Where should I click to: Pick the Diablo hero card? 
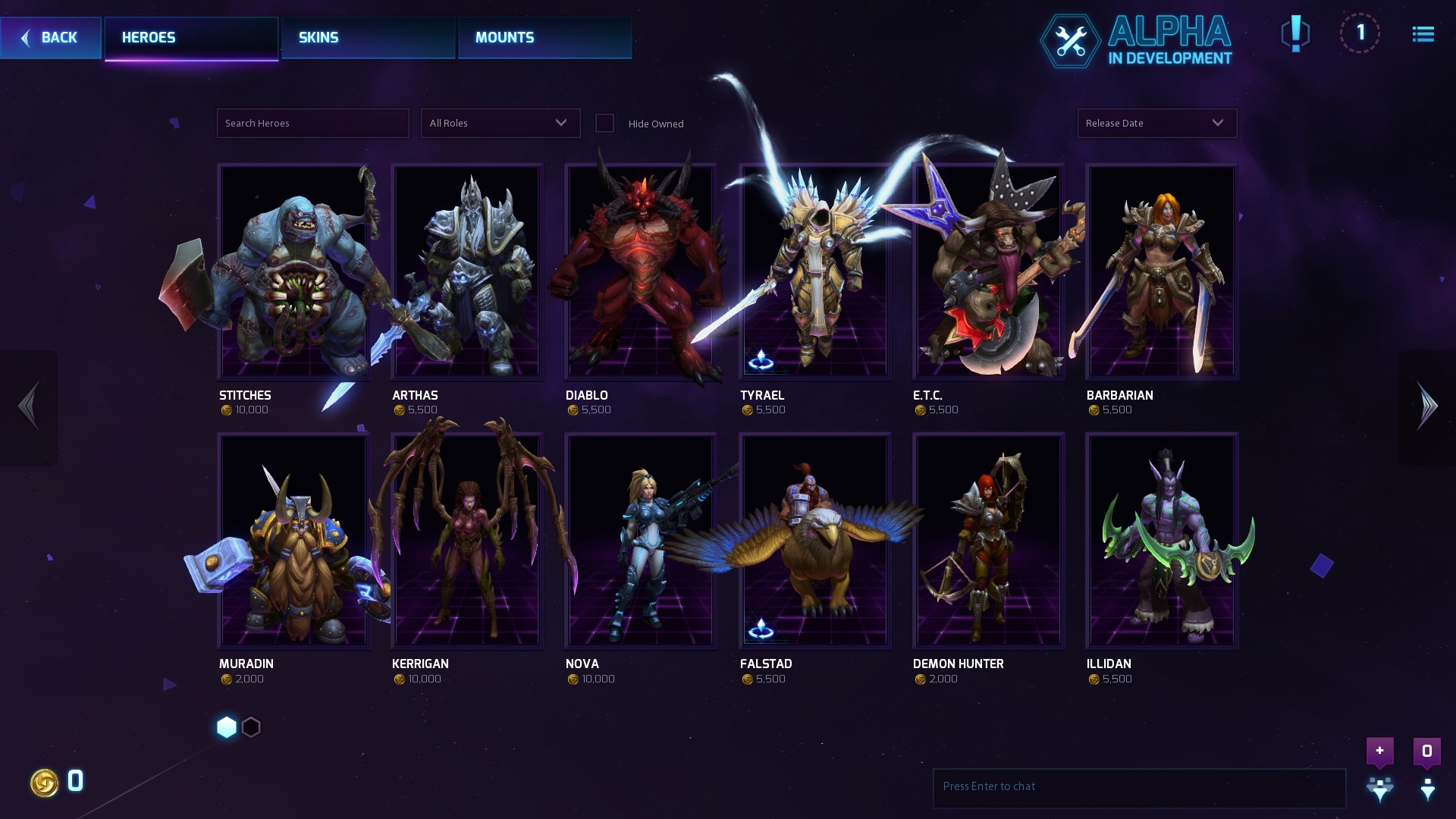coord(641,271)
